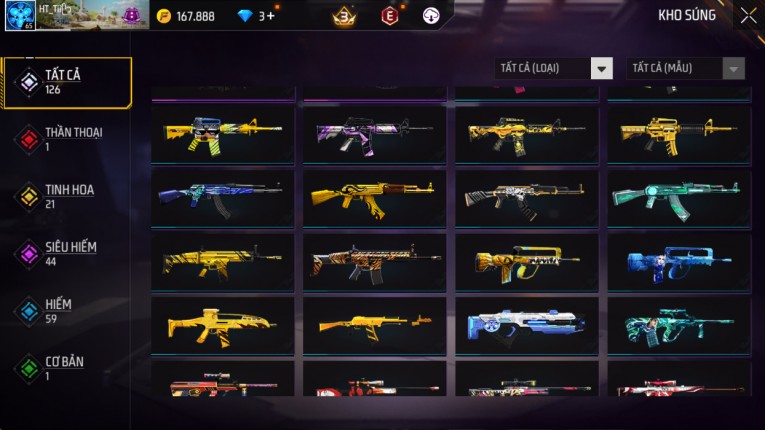This screenshot has height=430, width=765.
Task: Choose the CƠ BẢN category
Action: click(x=66, y=367)
